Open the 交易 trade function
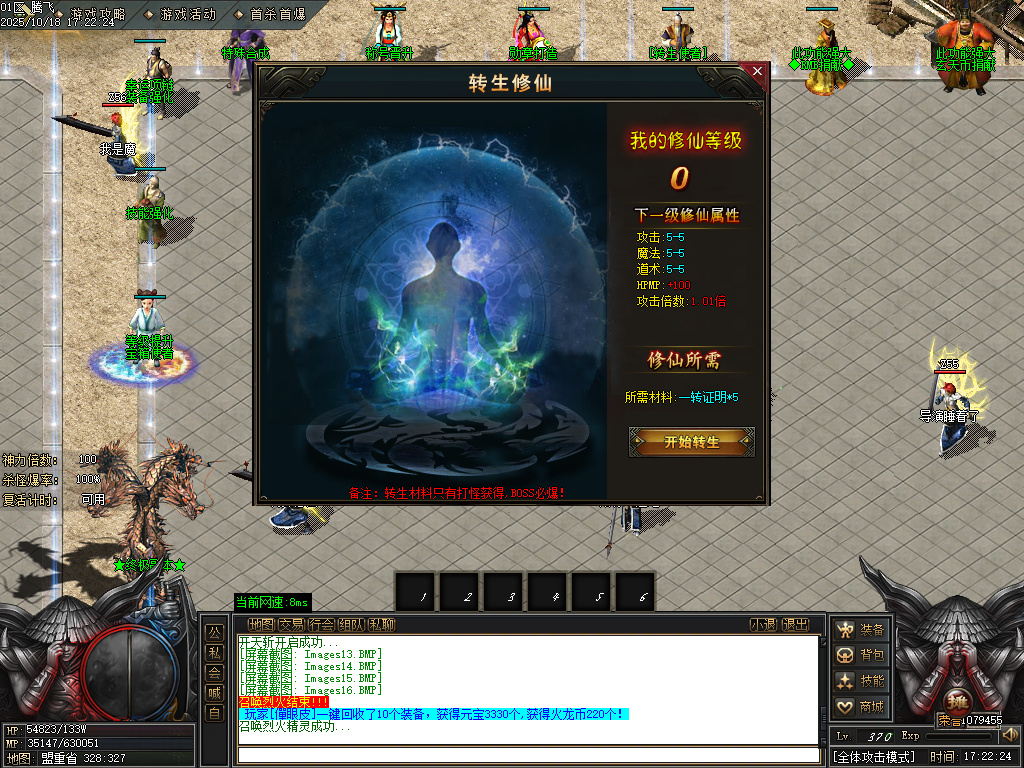The height and width of the screenshot is (768, 1024). click(291, 625)
